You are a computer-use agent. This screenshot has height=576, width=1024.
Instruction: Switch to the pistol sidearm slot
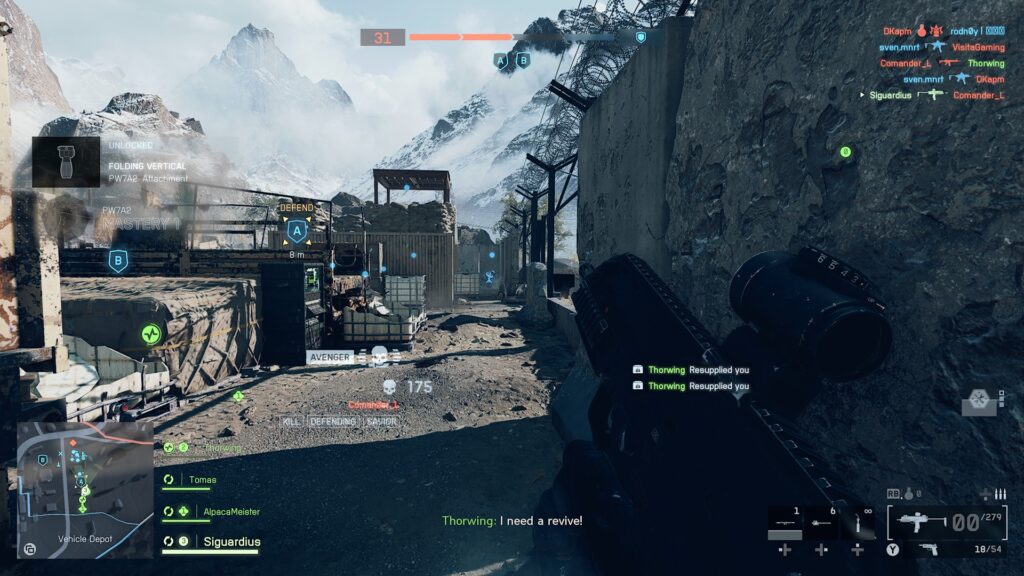(931, 549)
